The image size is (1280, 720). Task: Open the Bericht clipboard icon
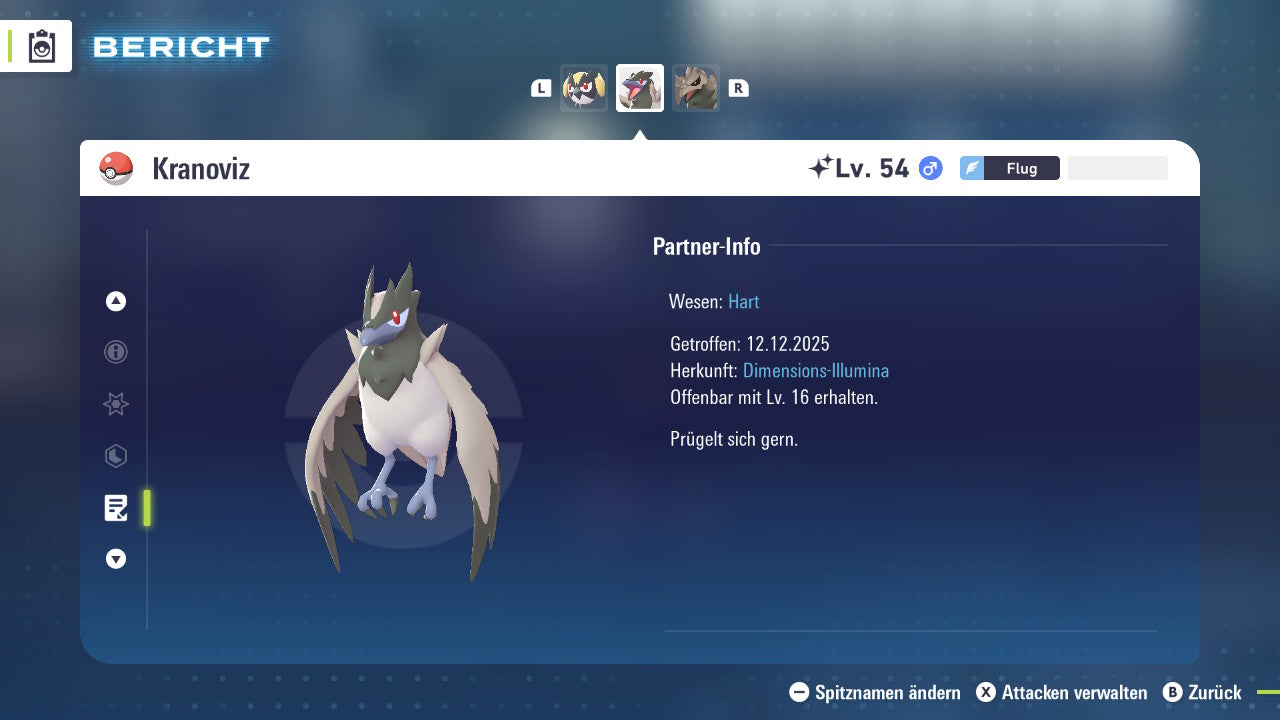tap(41, 46)
